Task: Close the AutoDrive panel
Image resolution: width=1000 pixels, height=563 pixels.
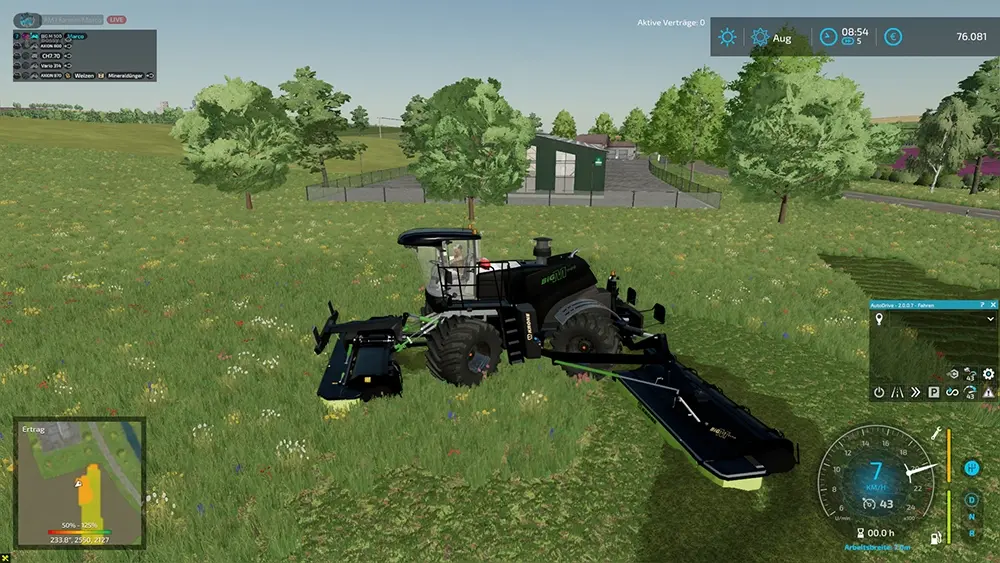Action: tap(992, 303)
